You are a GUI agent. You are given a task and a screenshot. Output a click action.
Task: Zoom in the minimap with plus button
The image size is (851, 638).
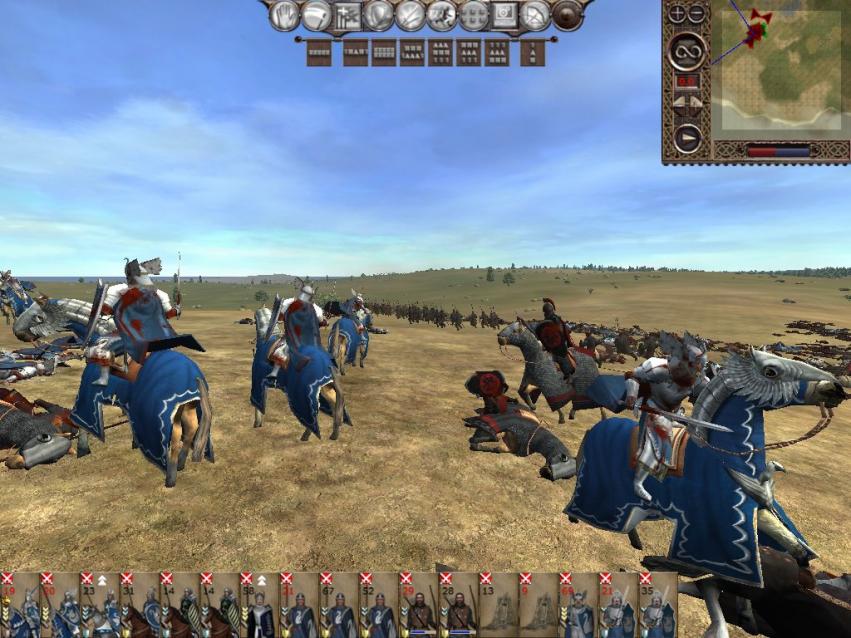(x=677, y=14)
